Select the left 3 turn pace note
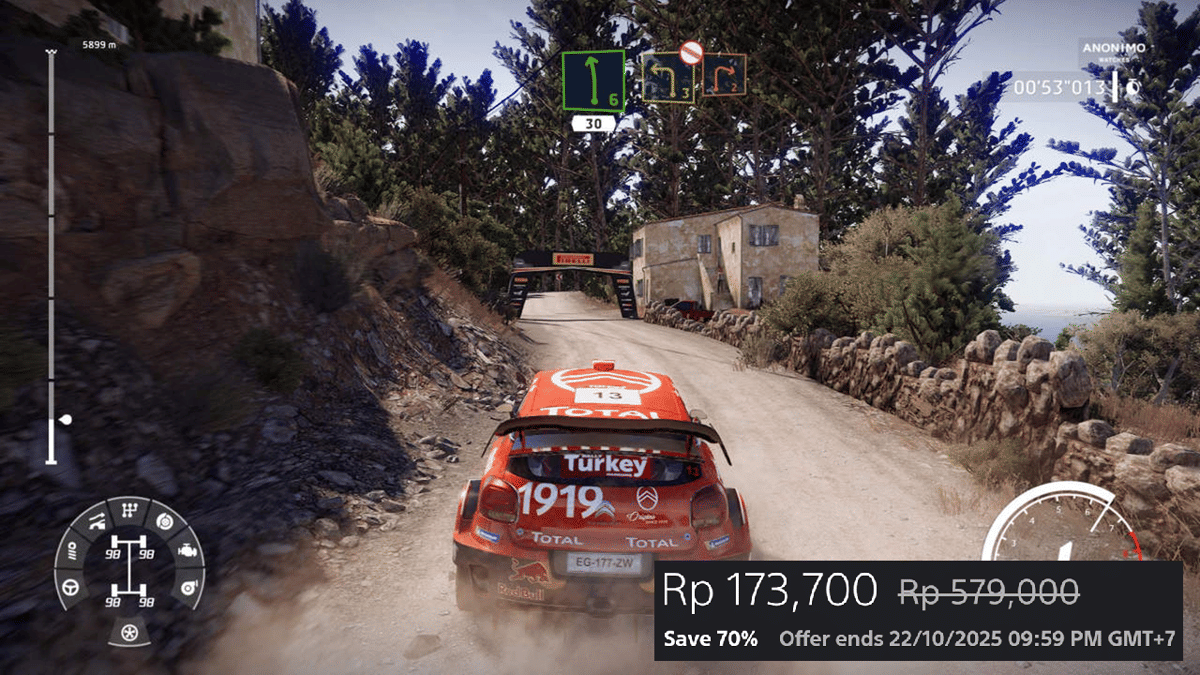Viewport: 1200px width, 675px height. [x=668, y=77]
